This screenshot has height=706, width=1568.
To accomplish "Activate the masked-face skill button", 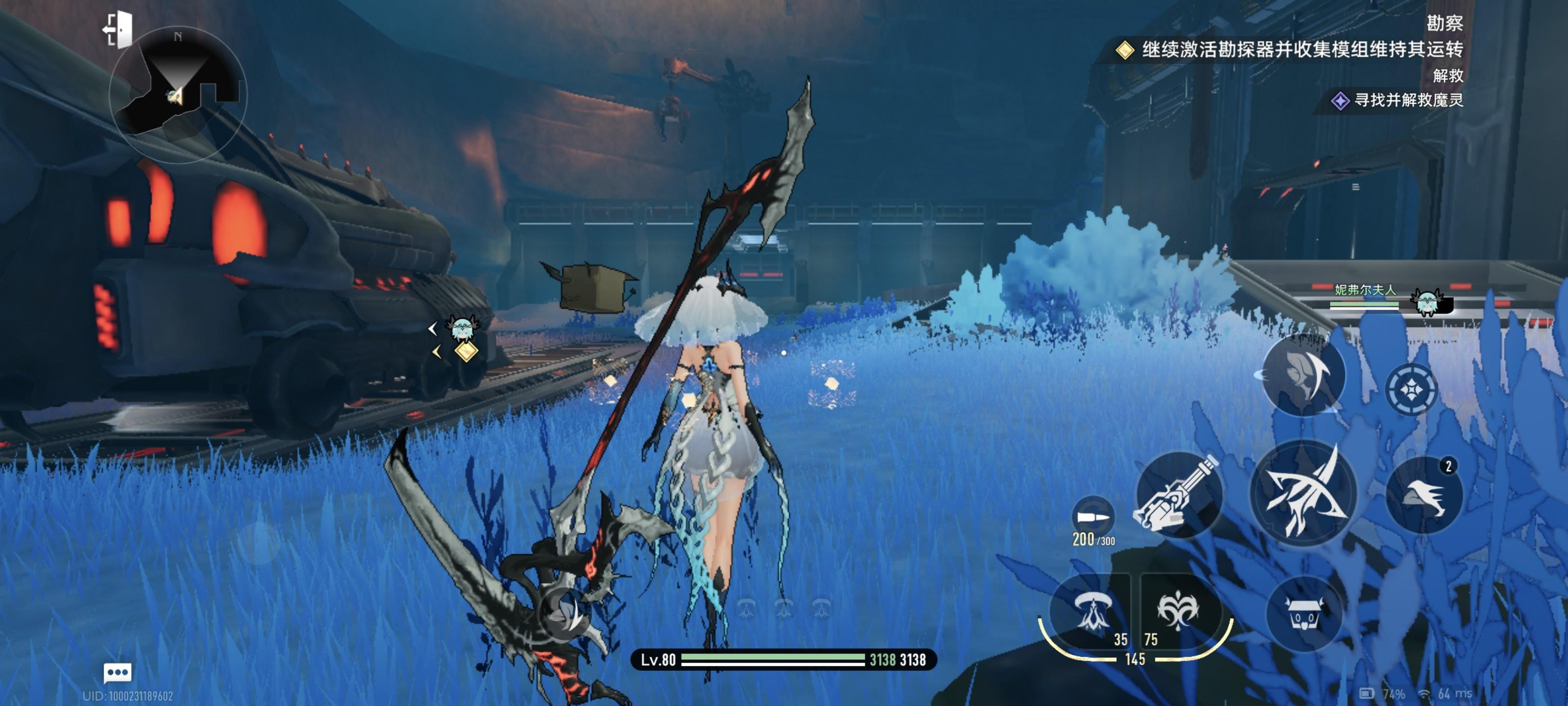I will 1303,375.
